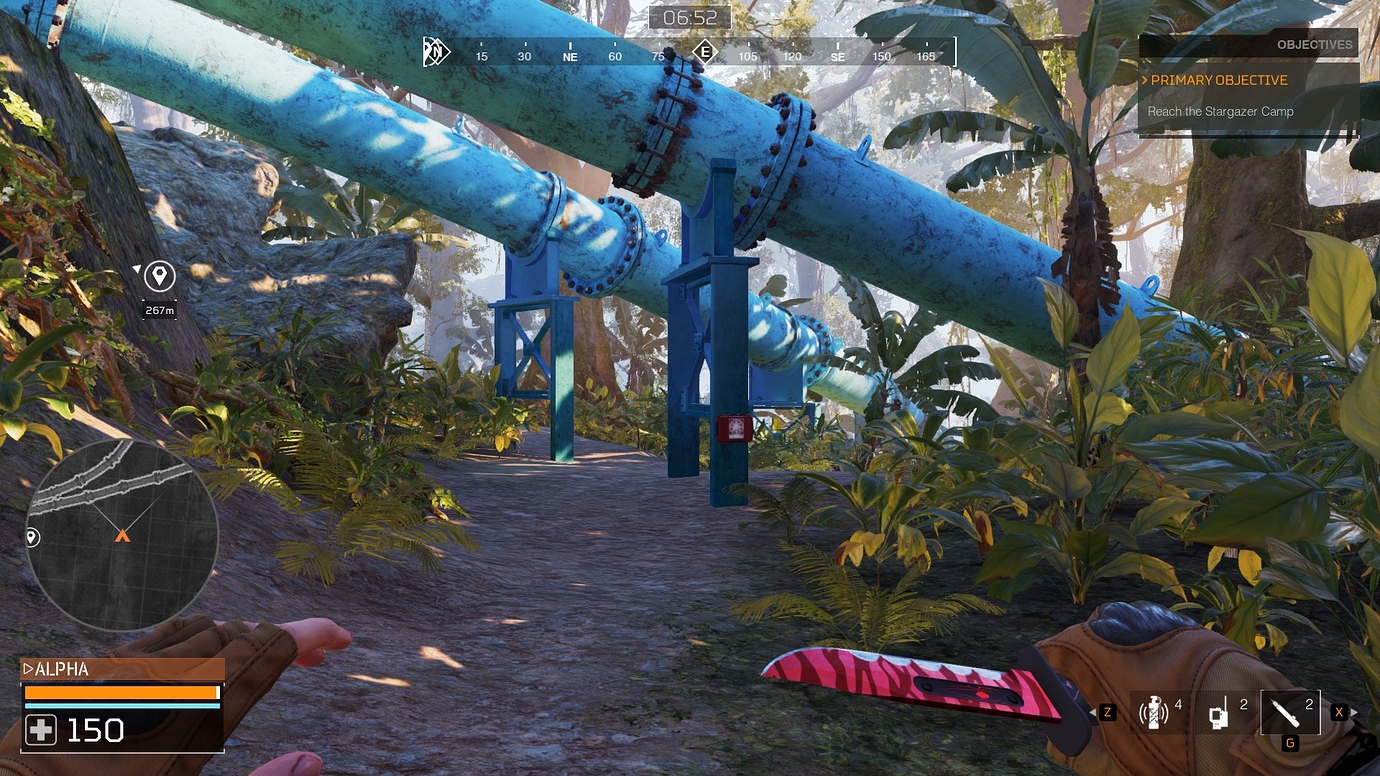Click the Z keybind prompt near the knife

point(1107,712)
